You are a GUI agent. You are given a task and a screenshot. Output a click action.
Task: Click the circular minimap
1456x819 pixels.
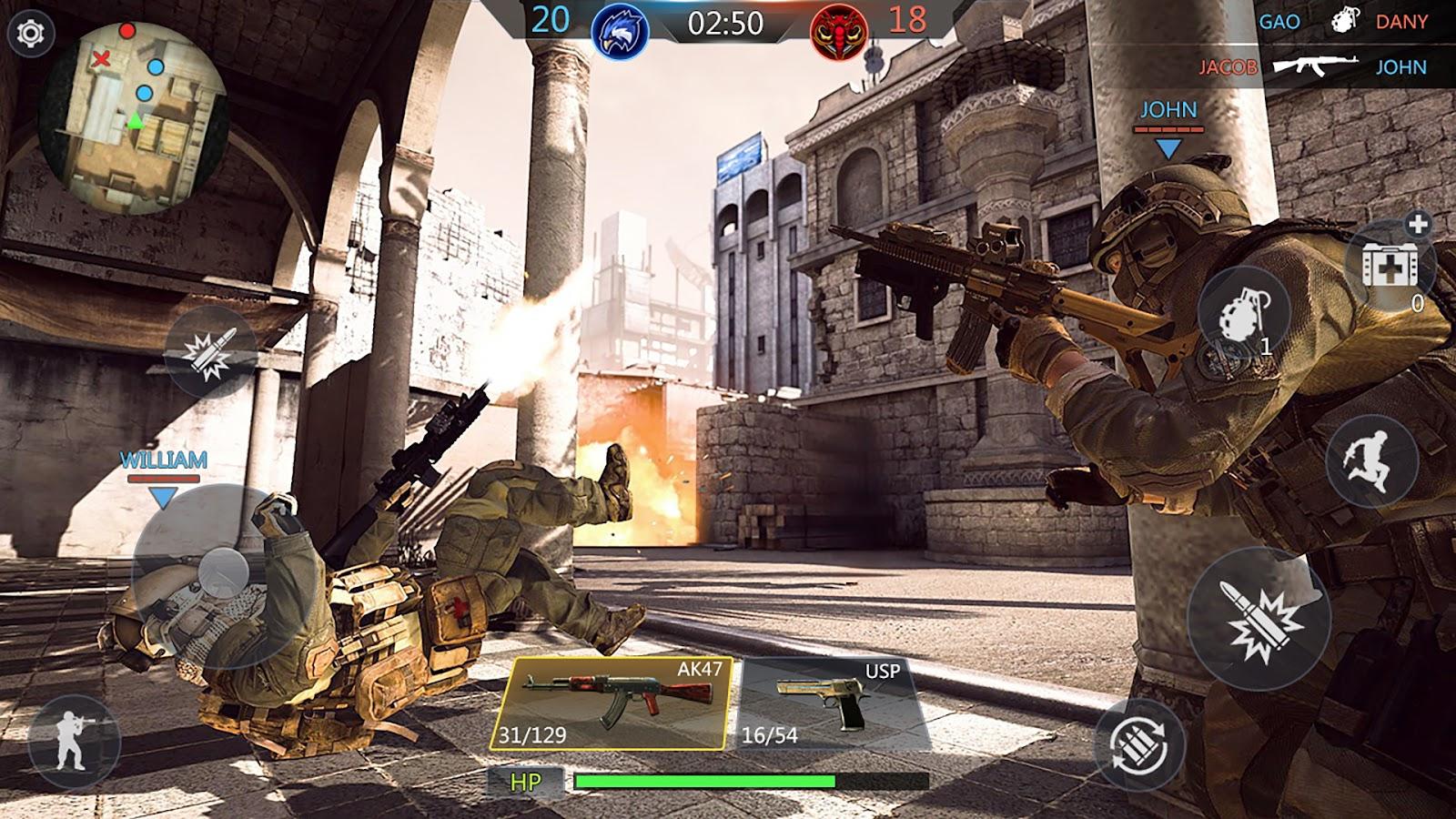tap(133, 117)
